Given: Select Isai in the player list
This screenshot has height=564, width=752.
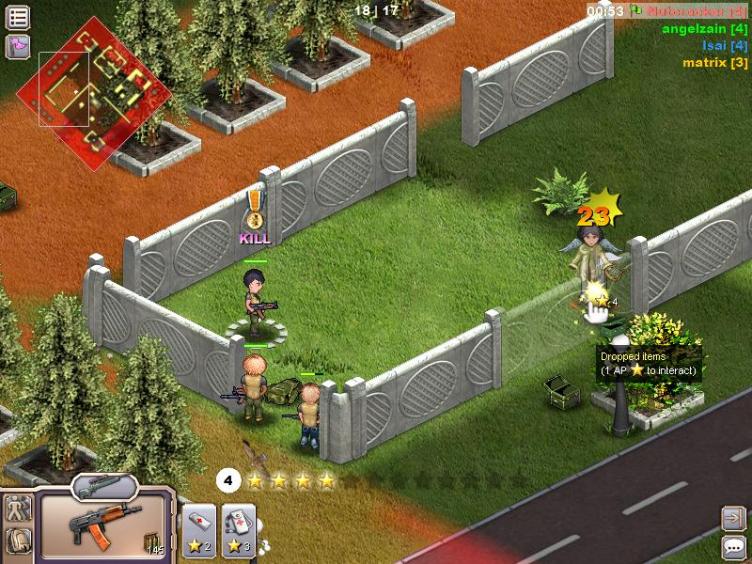Looking at the screenshot, I should [724, 46].
